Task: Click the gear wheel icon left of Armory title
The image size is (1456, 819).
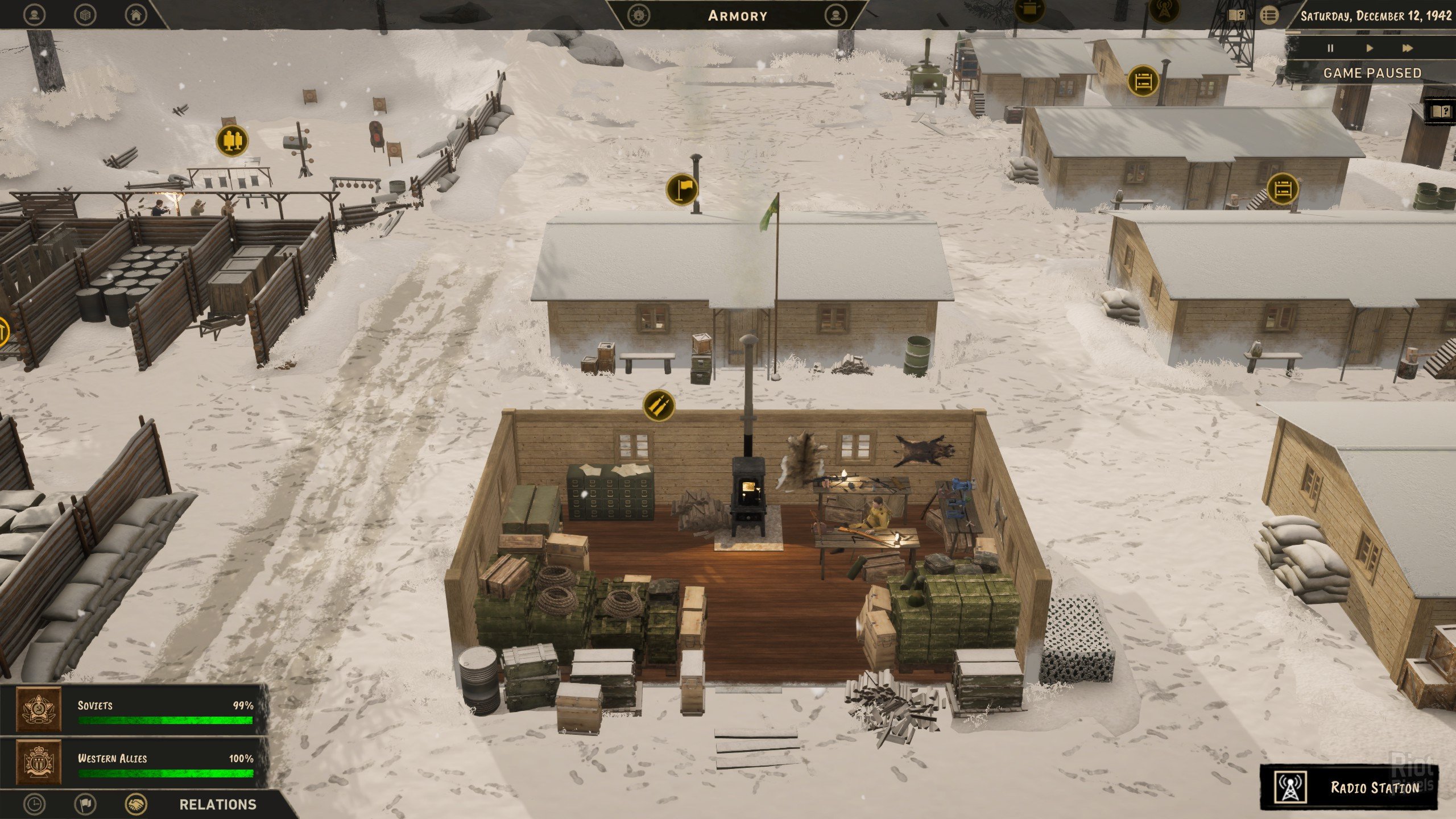Action: (x=639, y=15)
